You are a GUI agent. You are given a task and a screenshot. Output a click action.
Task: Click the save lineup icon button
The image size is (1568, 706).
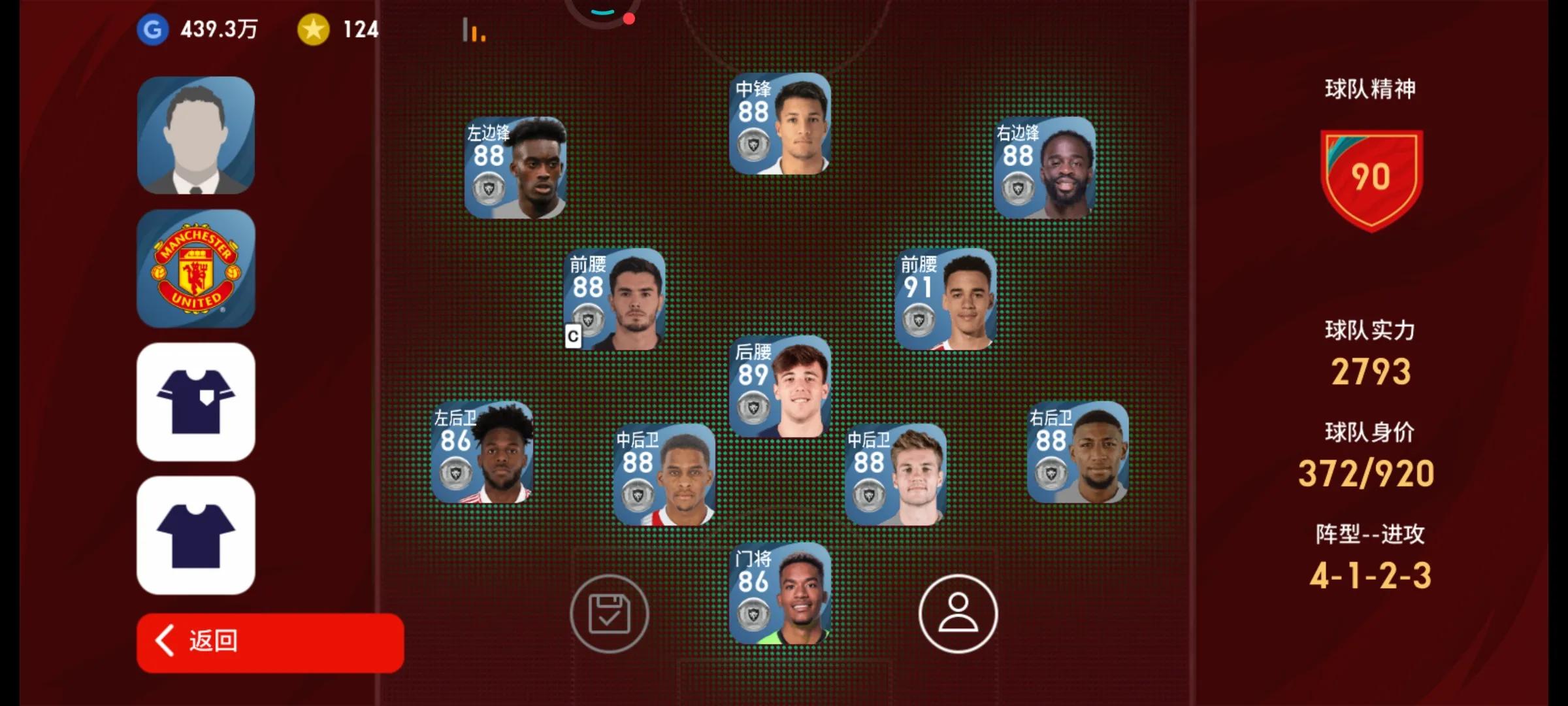coord(609,614)
